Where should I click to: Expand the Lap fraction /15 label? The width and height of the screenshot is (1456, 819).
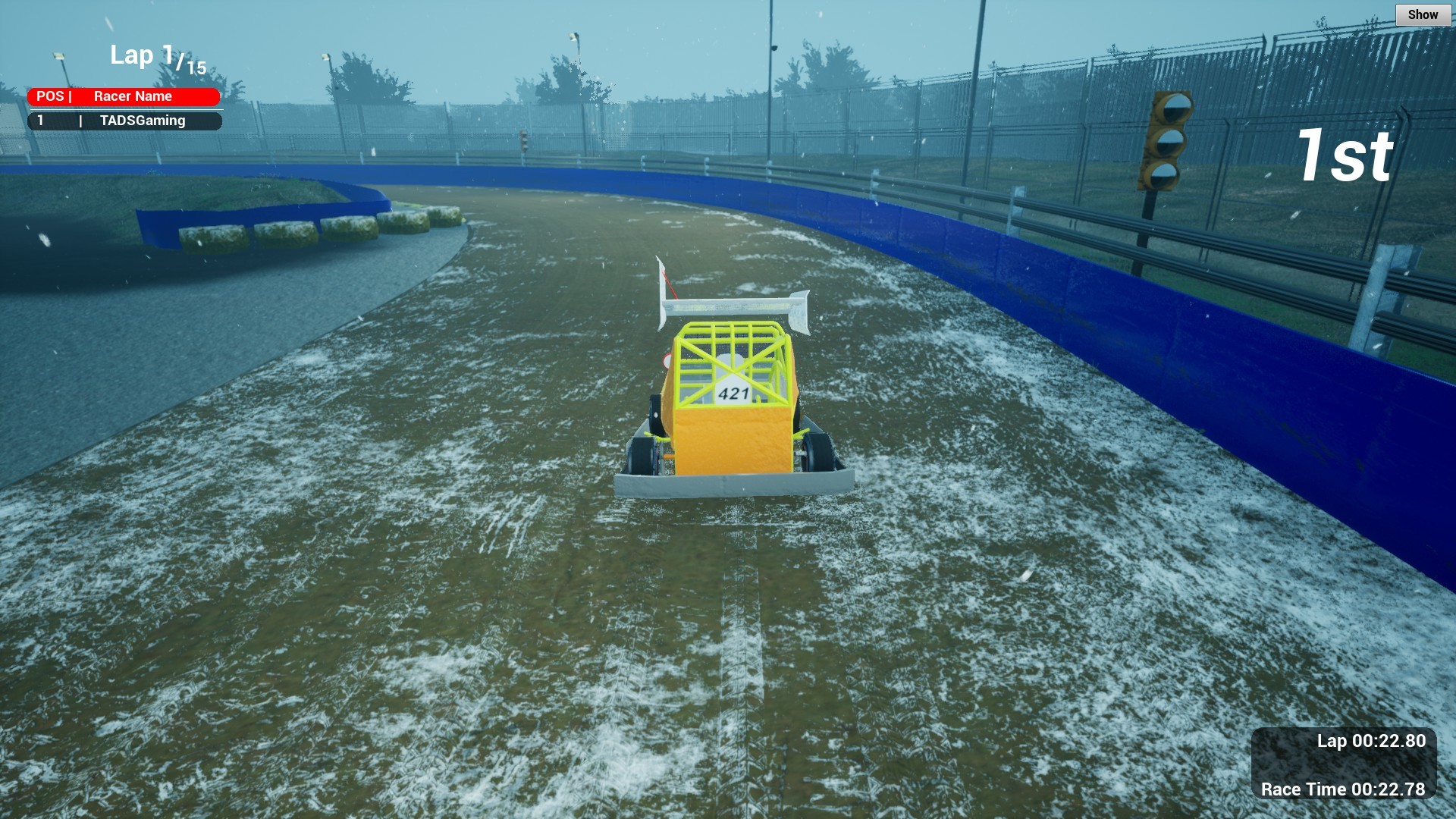(190, 64)
